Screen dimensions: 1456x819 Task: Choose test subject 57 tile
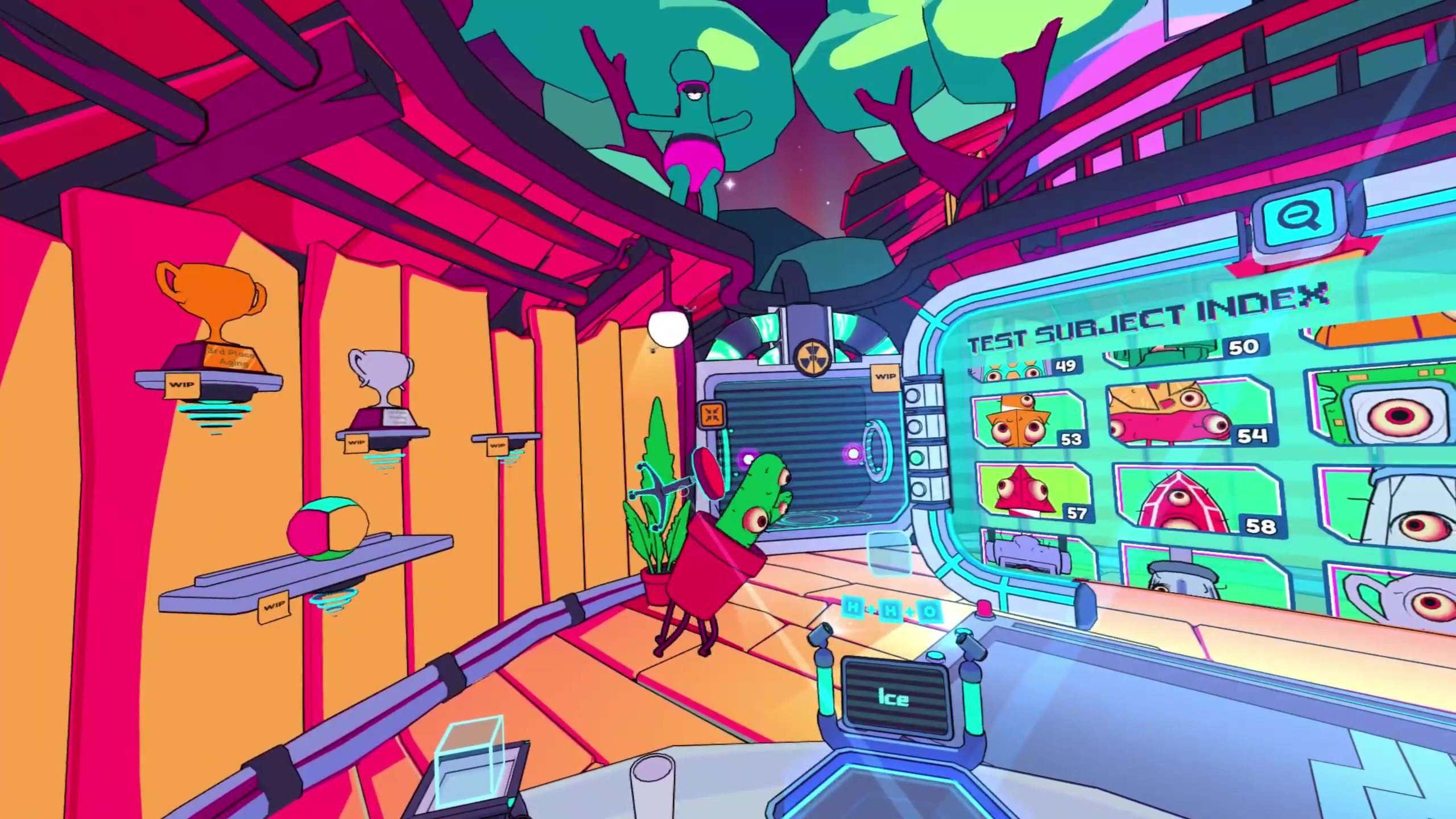pos(1033,493)
